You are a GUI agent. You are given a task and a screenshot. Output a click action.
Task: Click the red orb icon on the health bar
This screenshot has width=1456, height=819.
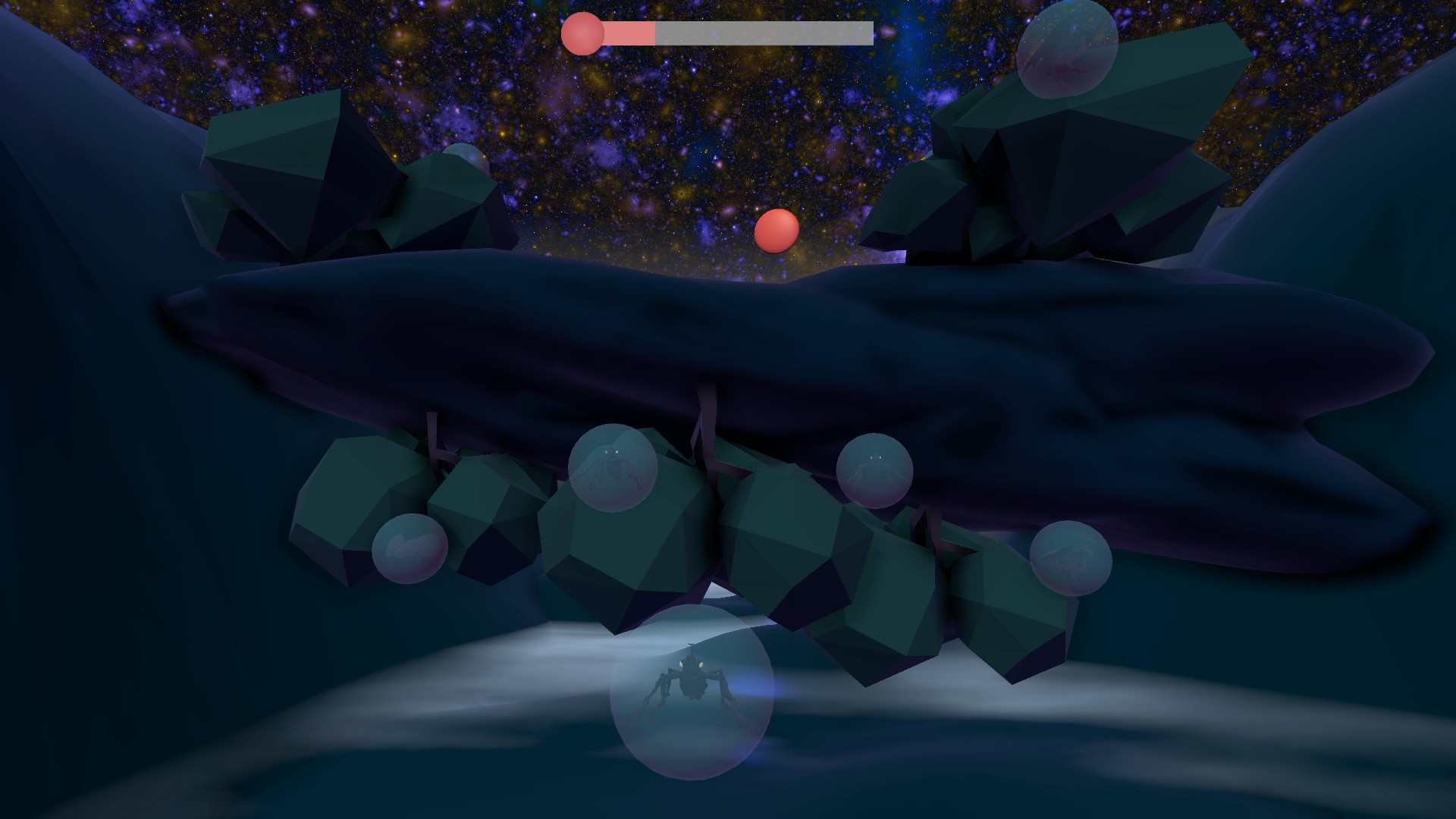click(582, 33)
